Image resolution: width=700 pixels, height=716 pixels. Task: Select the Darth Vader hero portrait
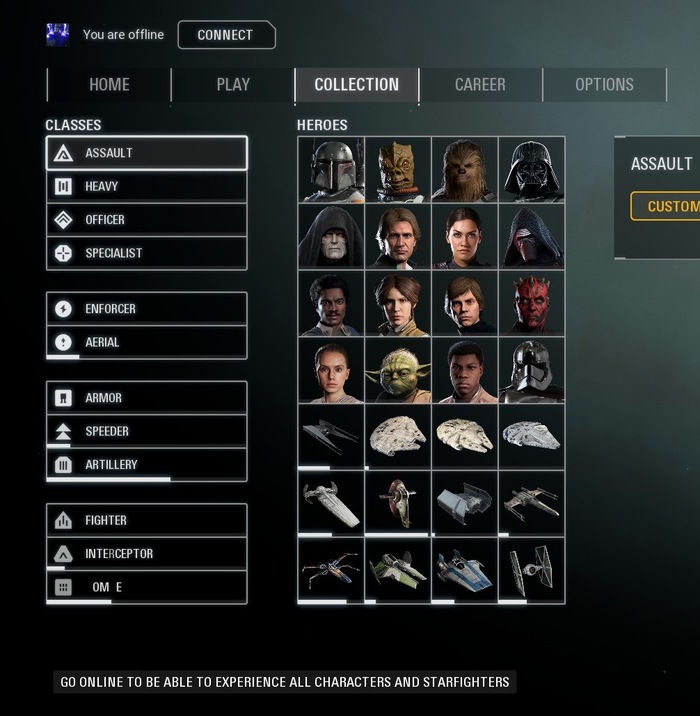pyautogui.click(x=532, y=169)
